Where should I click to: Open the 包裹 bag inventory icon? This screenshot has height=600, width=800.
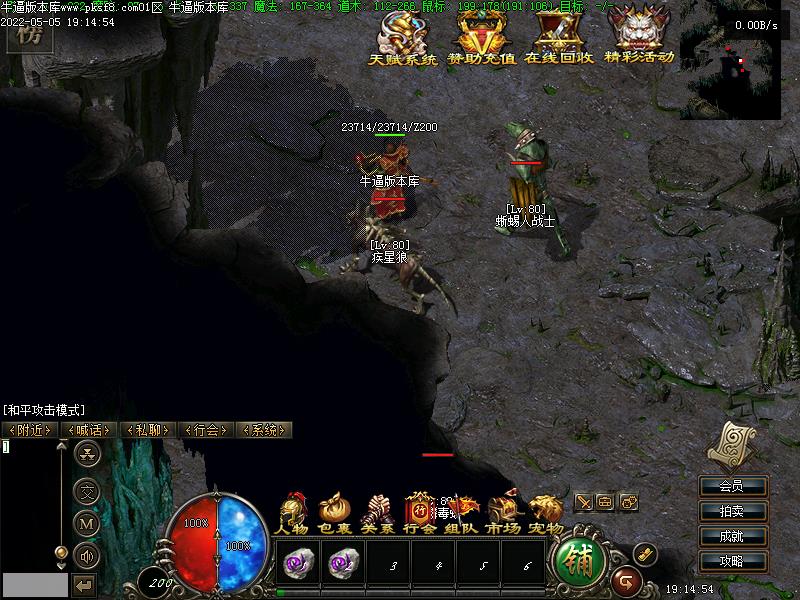click(334, 514)
